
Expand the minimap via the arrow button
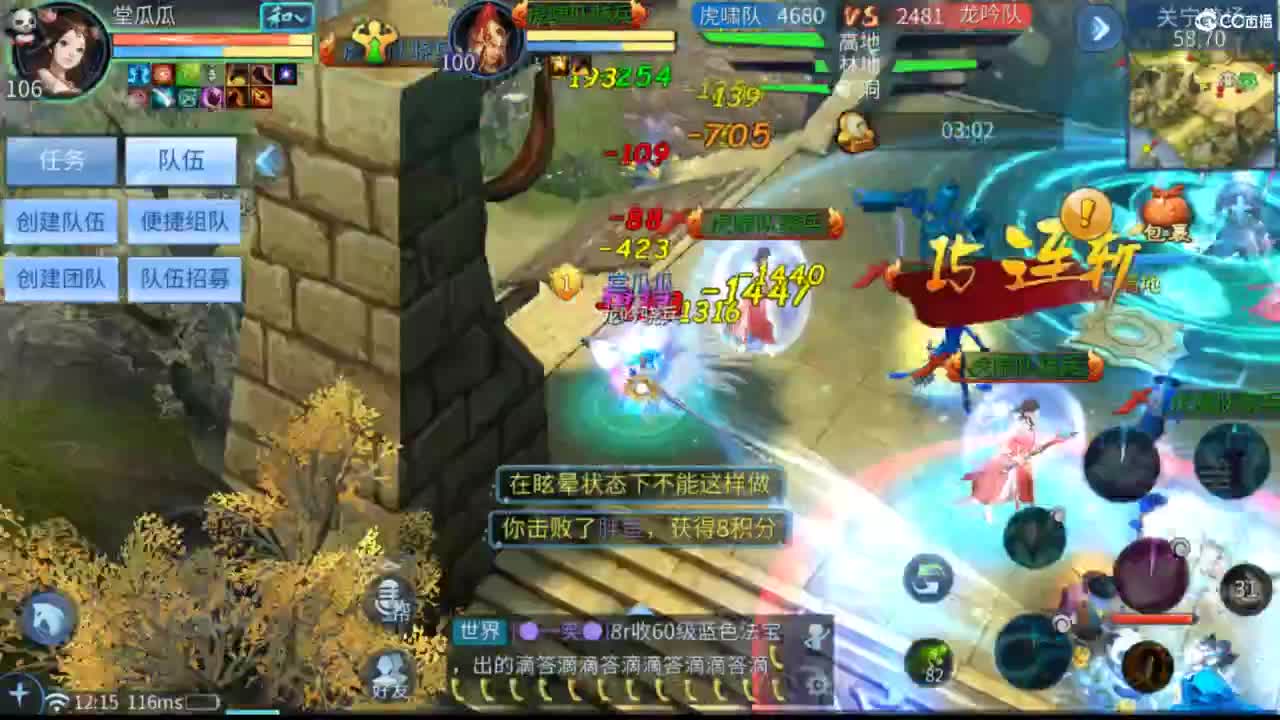point(1100,28)
